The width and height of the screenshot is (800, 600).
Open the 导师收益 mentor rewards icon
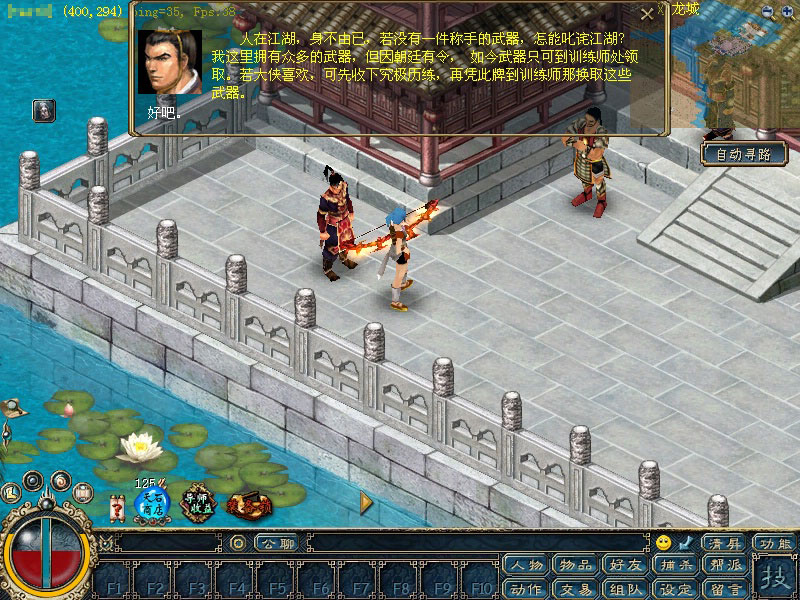coord(200,504)
